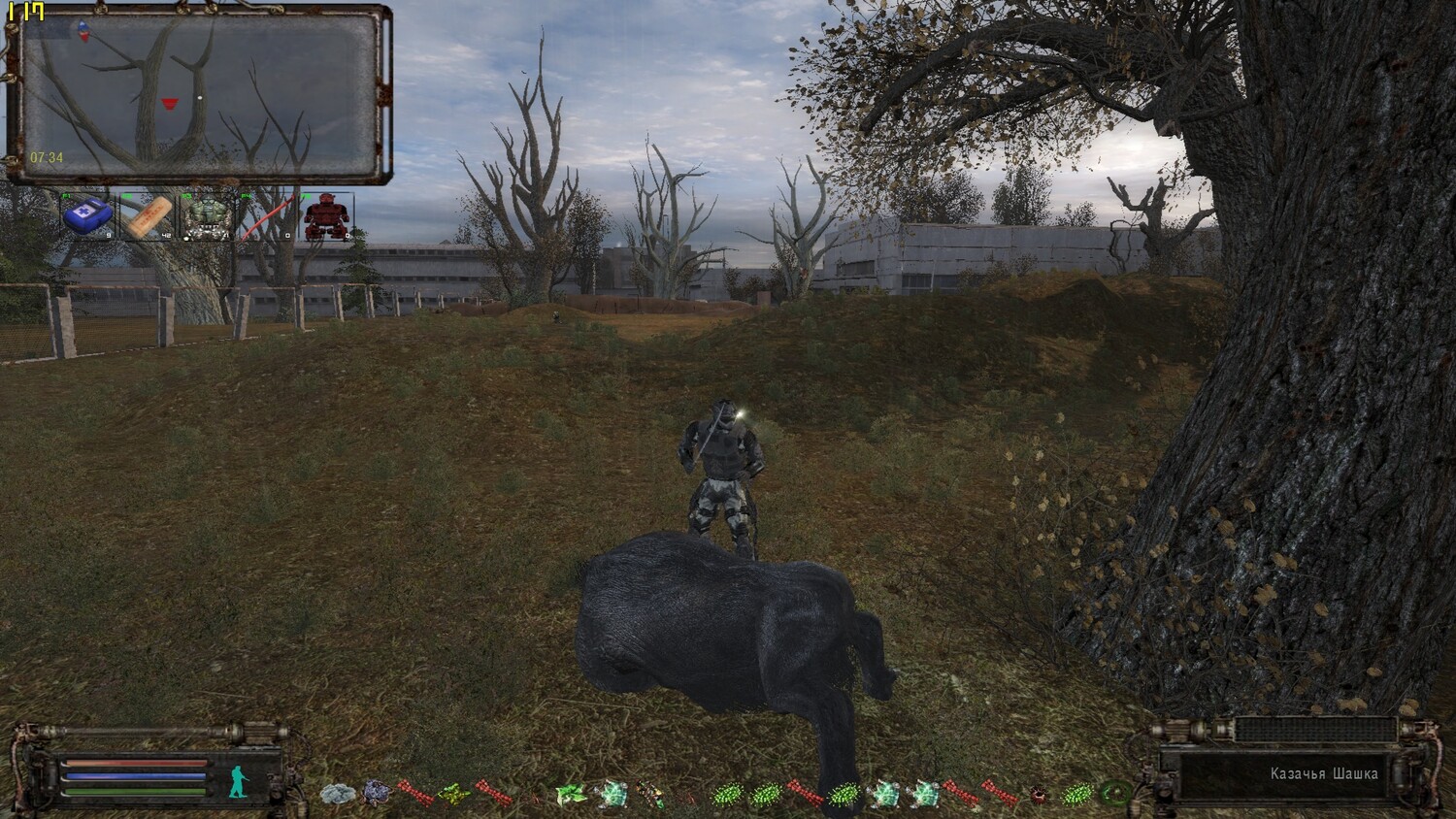The width and height of the screenshot is (1456, 819).
Task: Select the green ring artifact on belt
Action: 1116,795
